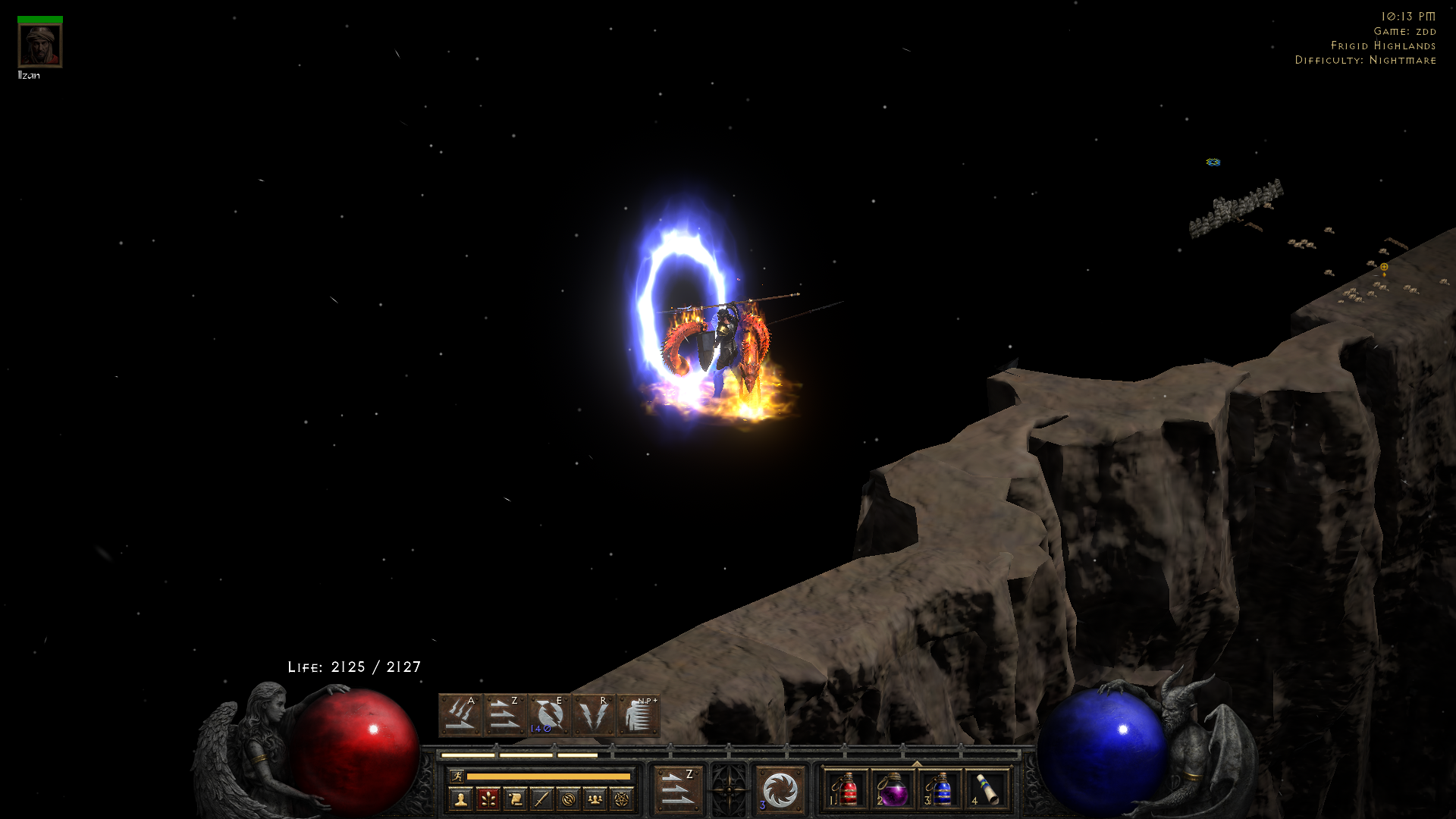
Task: Select the NP+ skill slot on the hotbar
Action: click(638, 713)
